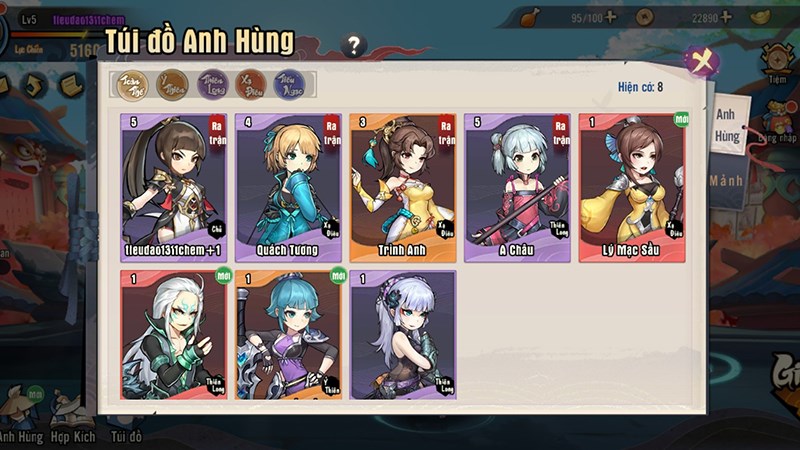800x450 pixels.
Task: Open the Quách Tương hero card
Action: coord(287,187)
